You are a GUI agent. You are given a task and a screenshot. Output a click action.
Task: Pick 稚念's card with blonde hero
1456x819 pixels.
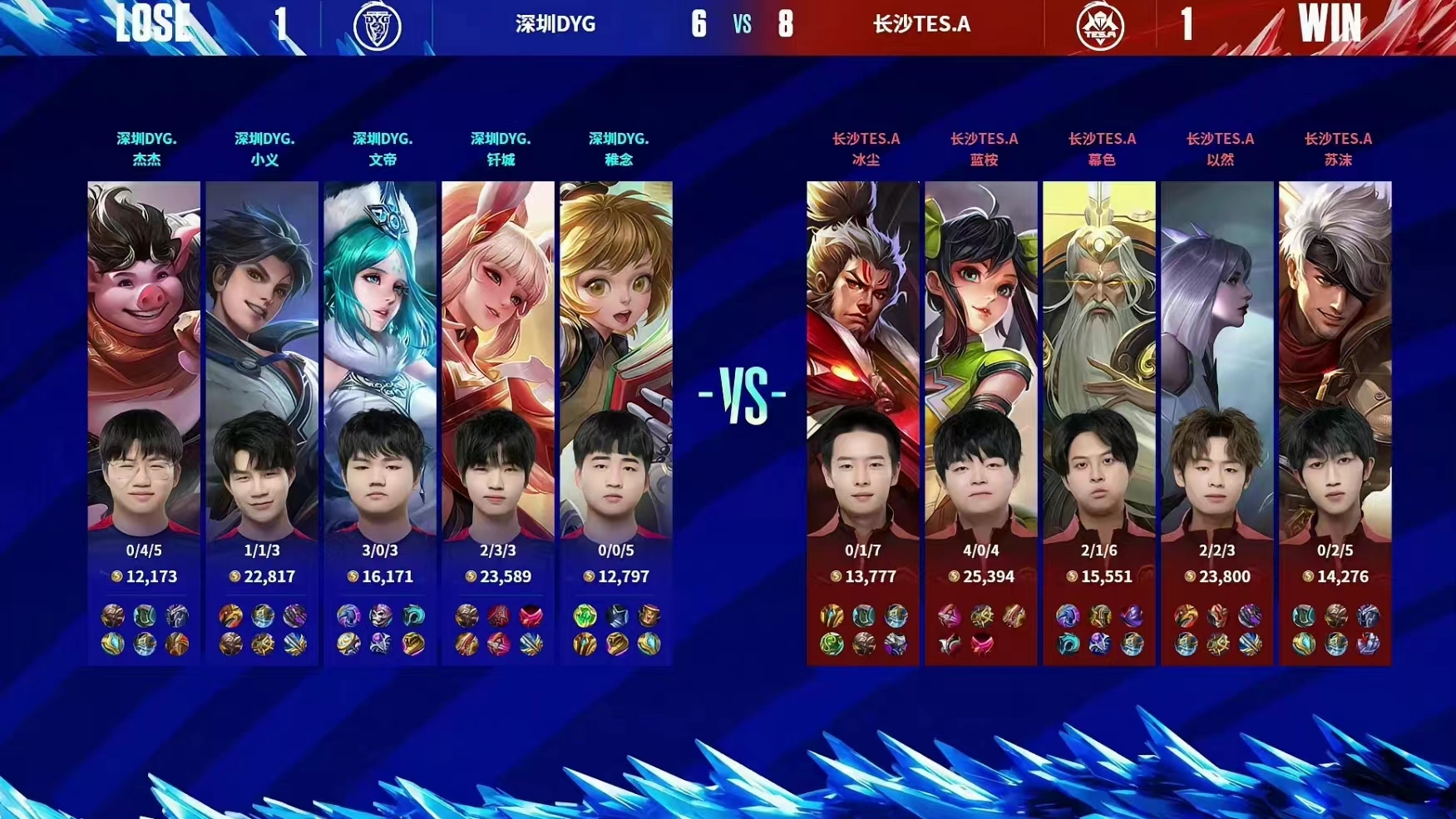click(616, 358)
